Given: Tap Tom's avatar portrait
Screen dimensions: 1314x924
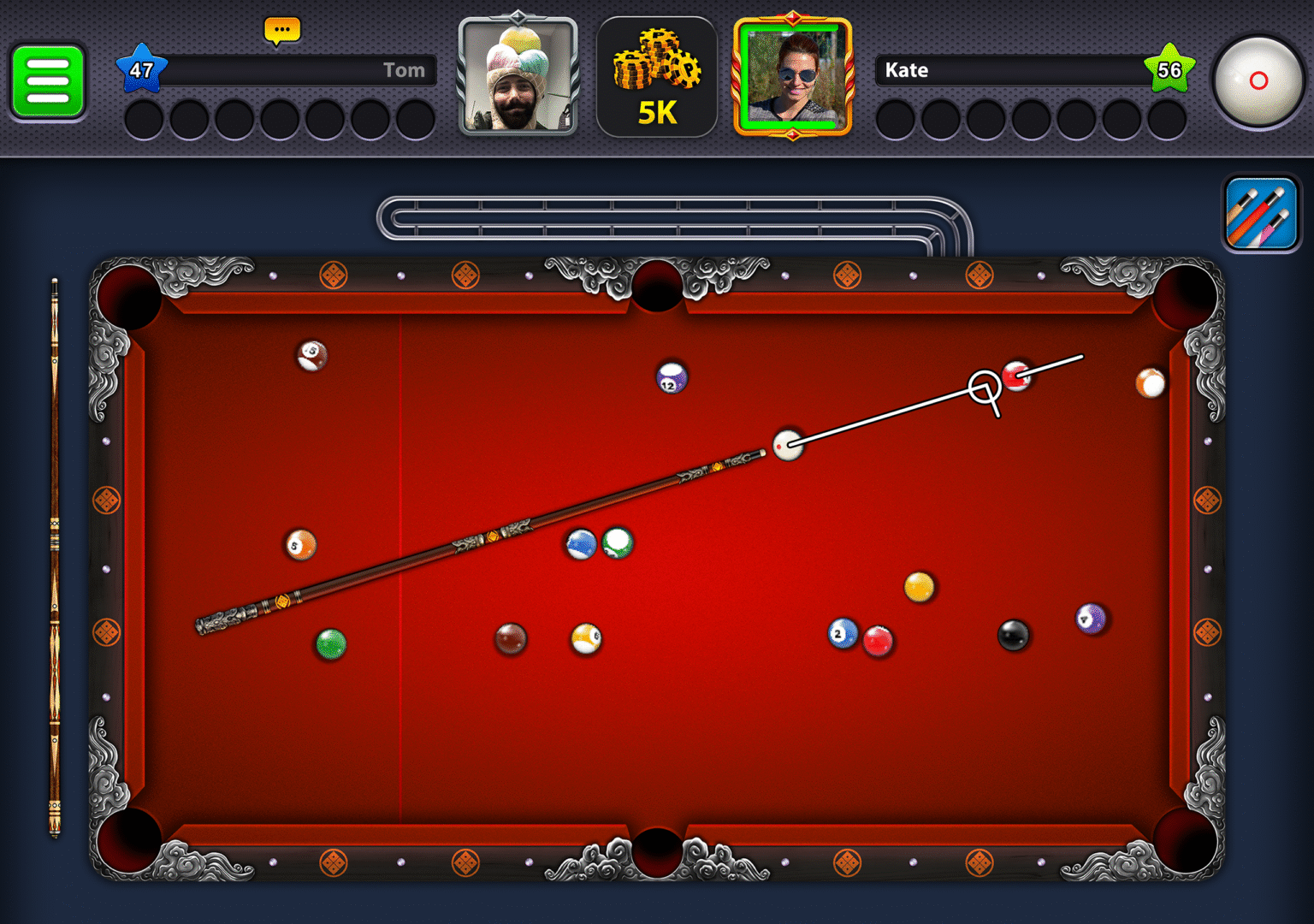Looking at the screenshot, I should pos(519,76).
